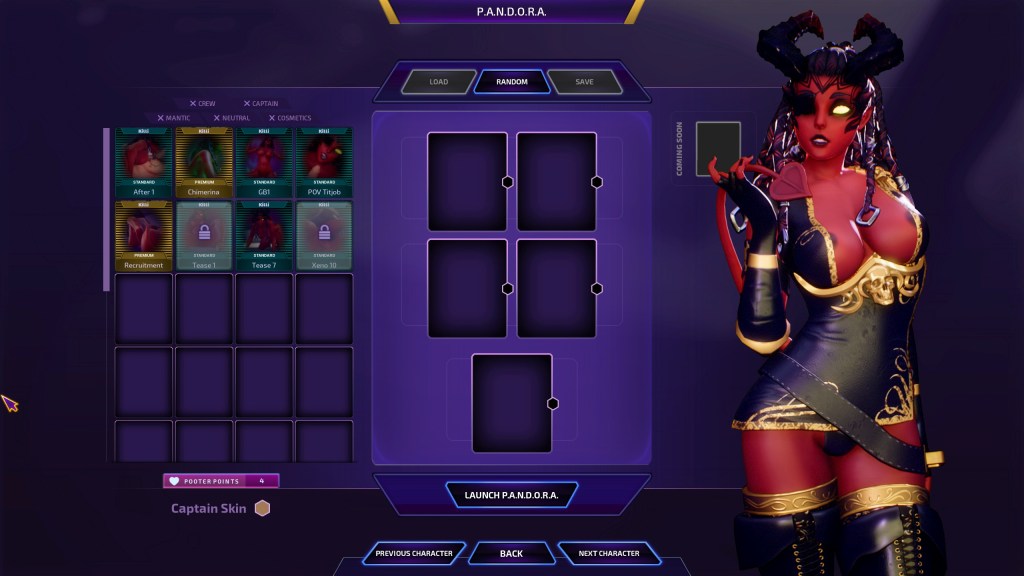Click the Back button
This screenshot has width=1024, height=576.
(x=511, y=553)
